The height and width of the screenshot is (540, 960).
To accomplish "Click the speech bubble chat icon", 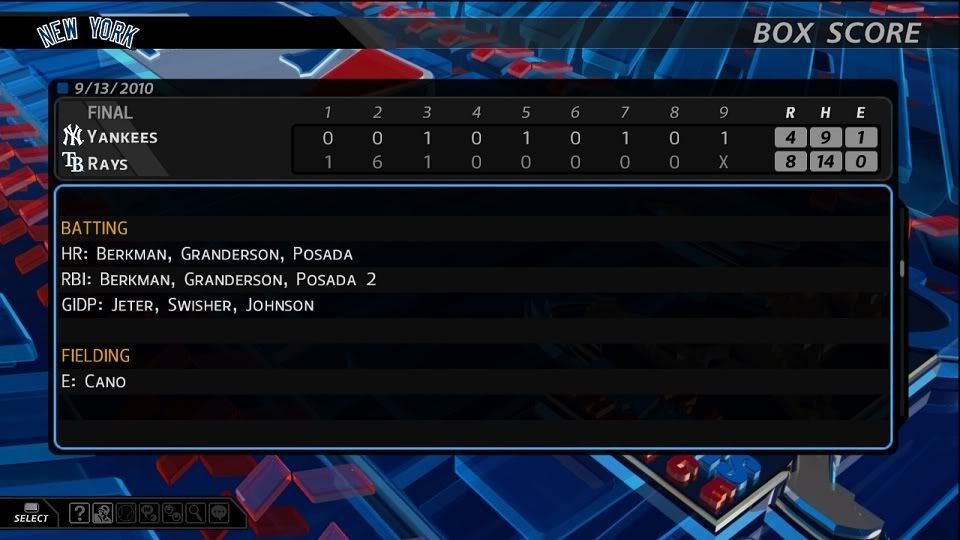I will [218, 514].
